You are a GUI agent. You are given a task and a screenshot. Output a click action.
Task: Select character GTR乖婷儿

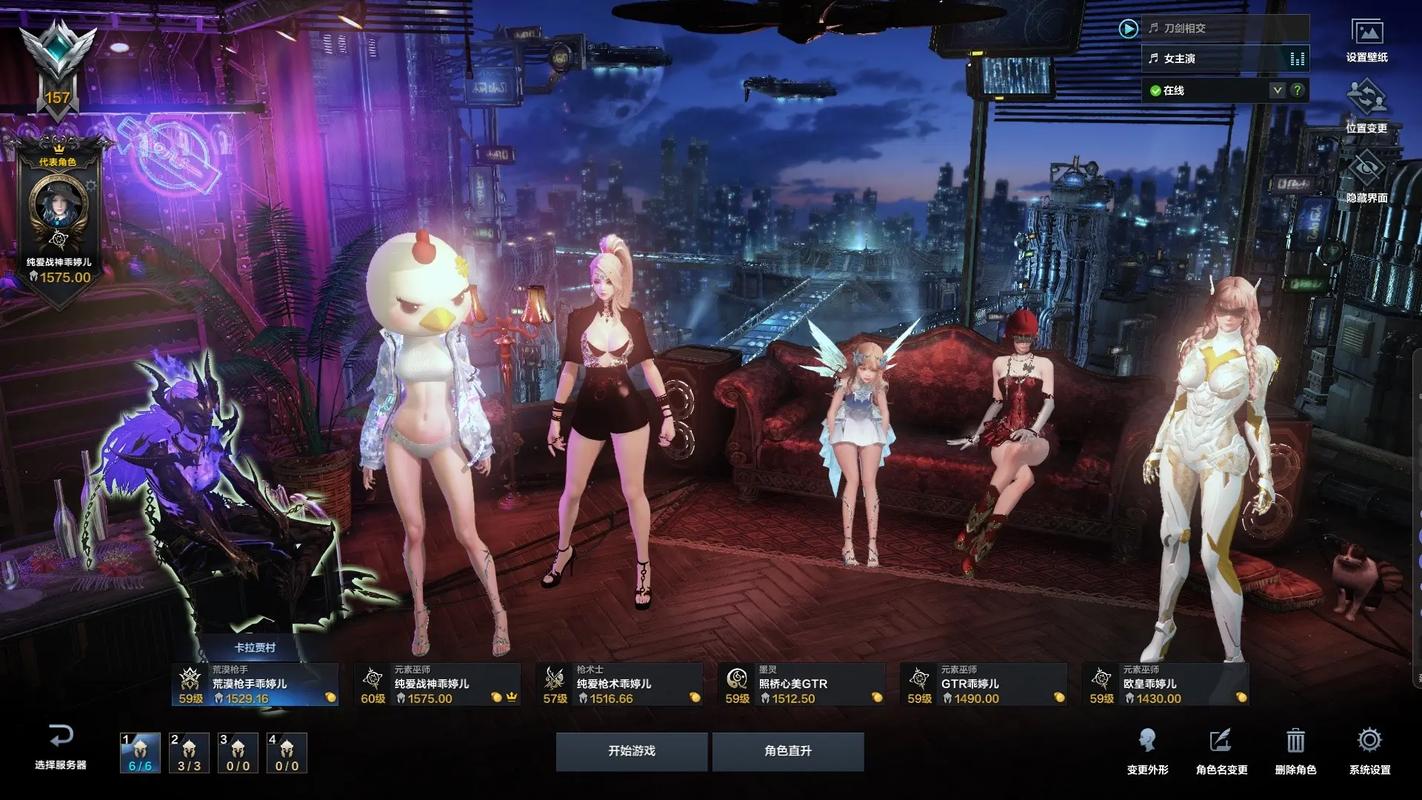click(x=983, y=685)
